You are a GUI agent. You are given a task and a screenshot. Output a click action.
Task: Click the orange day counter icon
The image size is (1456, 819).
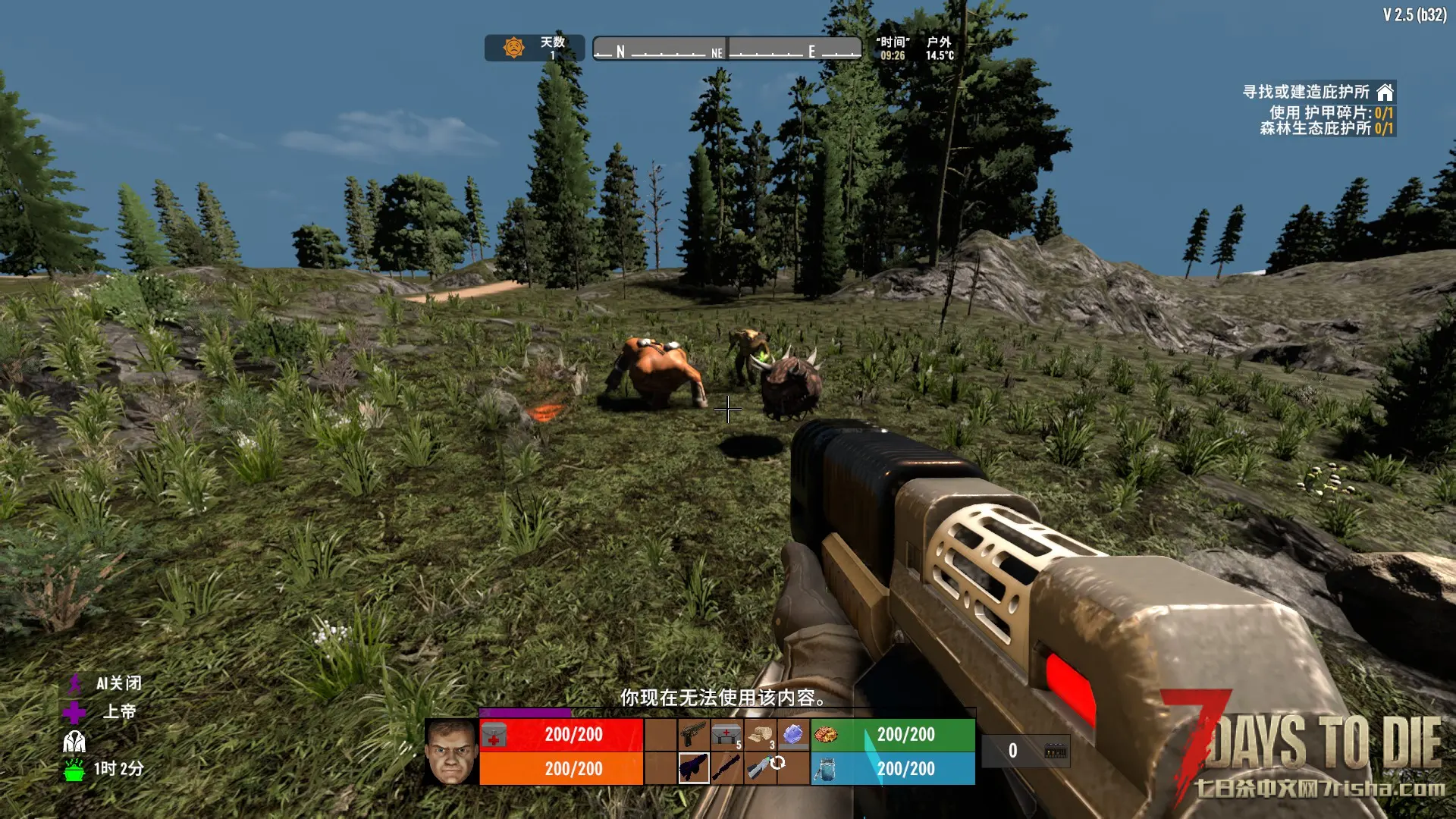tap(514, 48)
